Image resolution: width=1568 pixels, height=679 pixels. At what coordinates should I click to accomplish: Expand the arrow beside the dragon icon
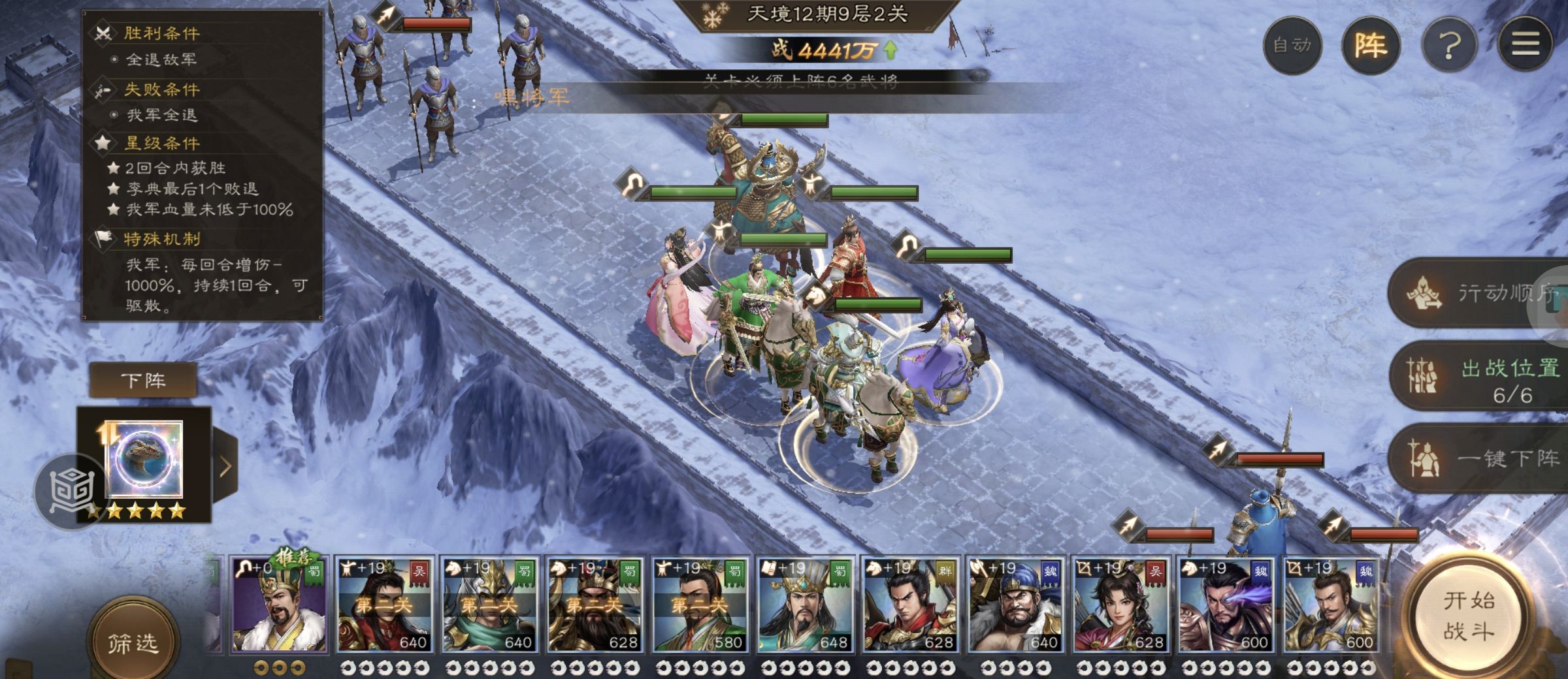[225, 466]
